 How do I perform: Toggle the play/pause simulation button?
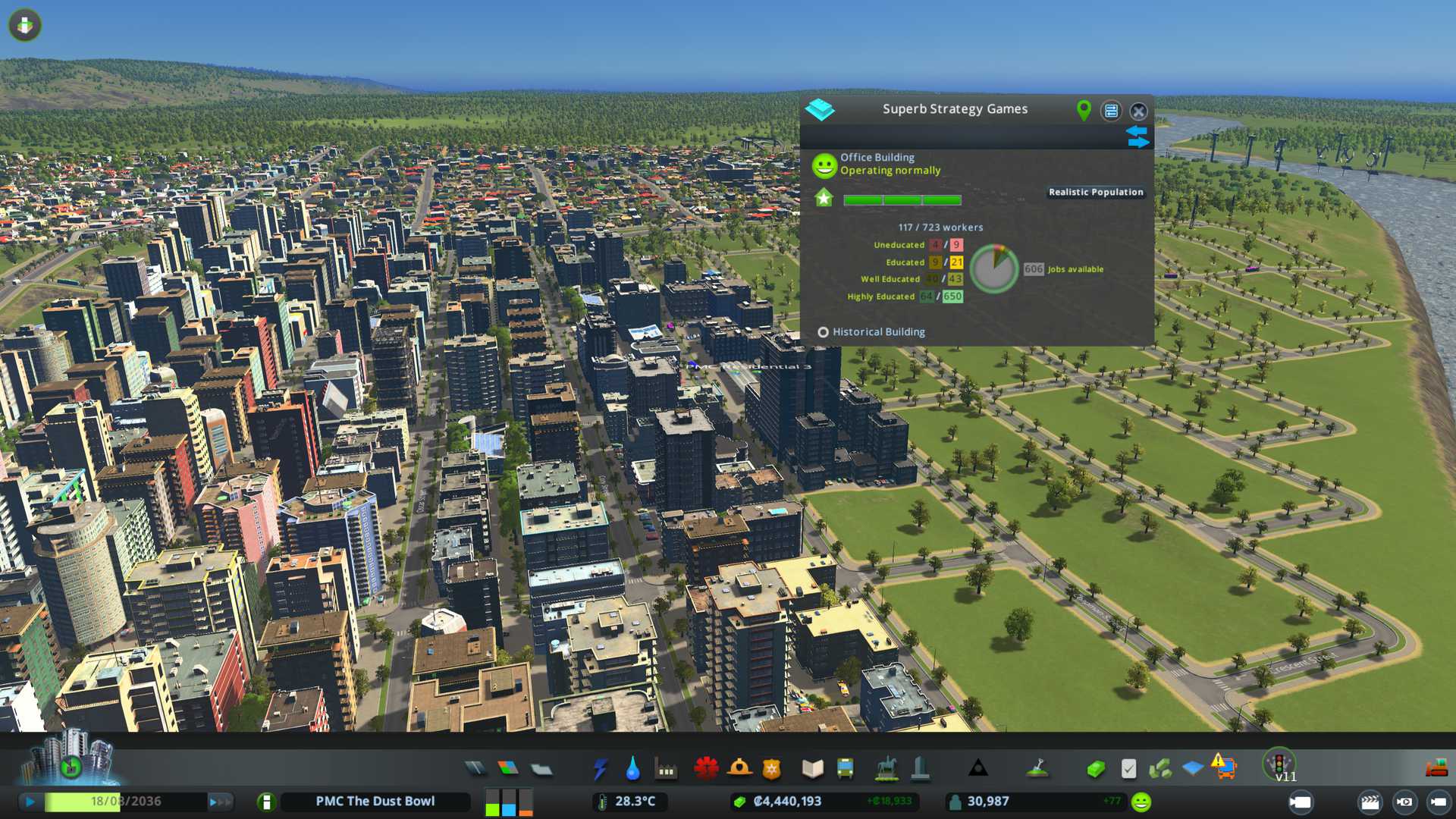[x=30, y=802]
